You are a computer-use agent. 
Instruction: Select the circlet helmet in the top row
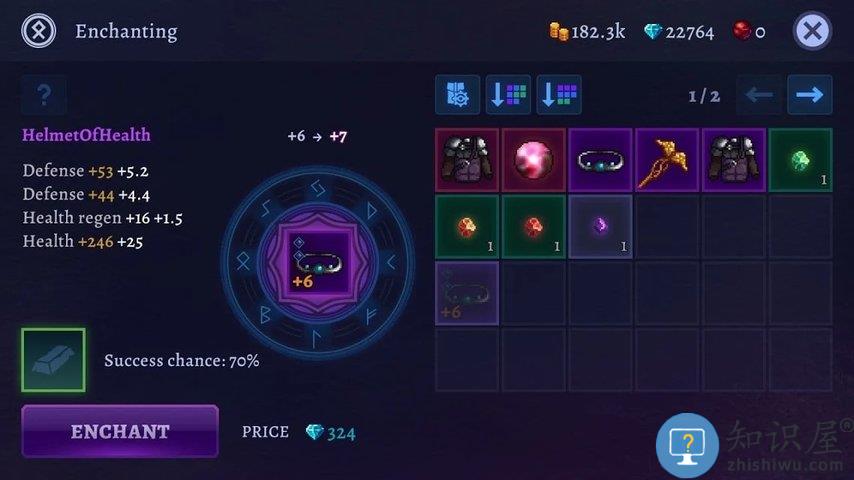coord(600,160)
